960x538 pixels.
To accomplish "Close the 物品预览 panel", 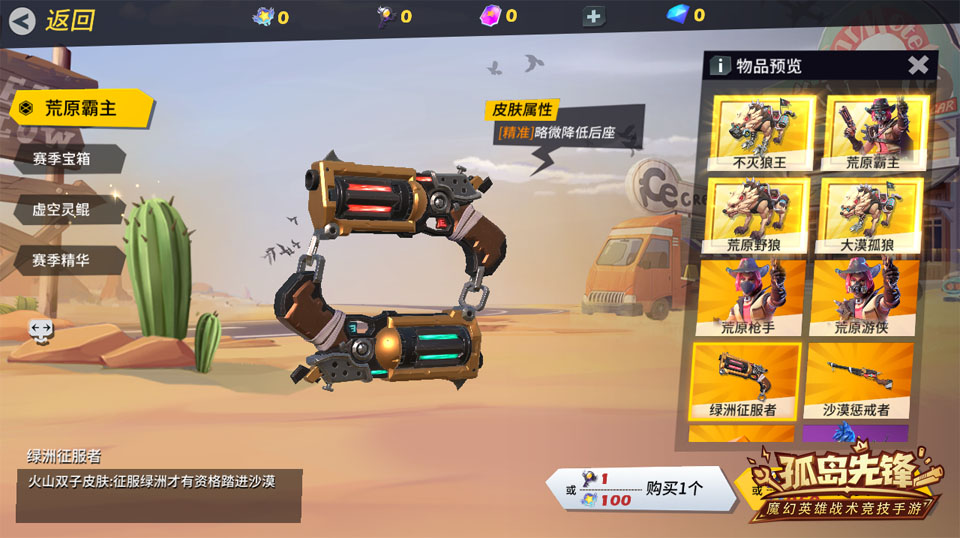I will coord(918,66).
